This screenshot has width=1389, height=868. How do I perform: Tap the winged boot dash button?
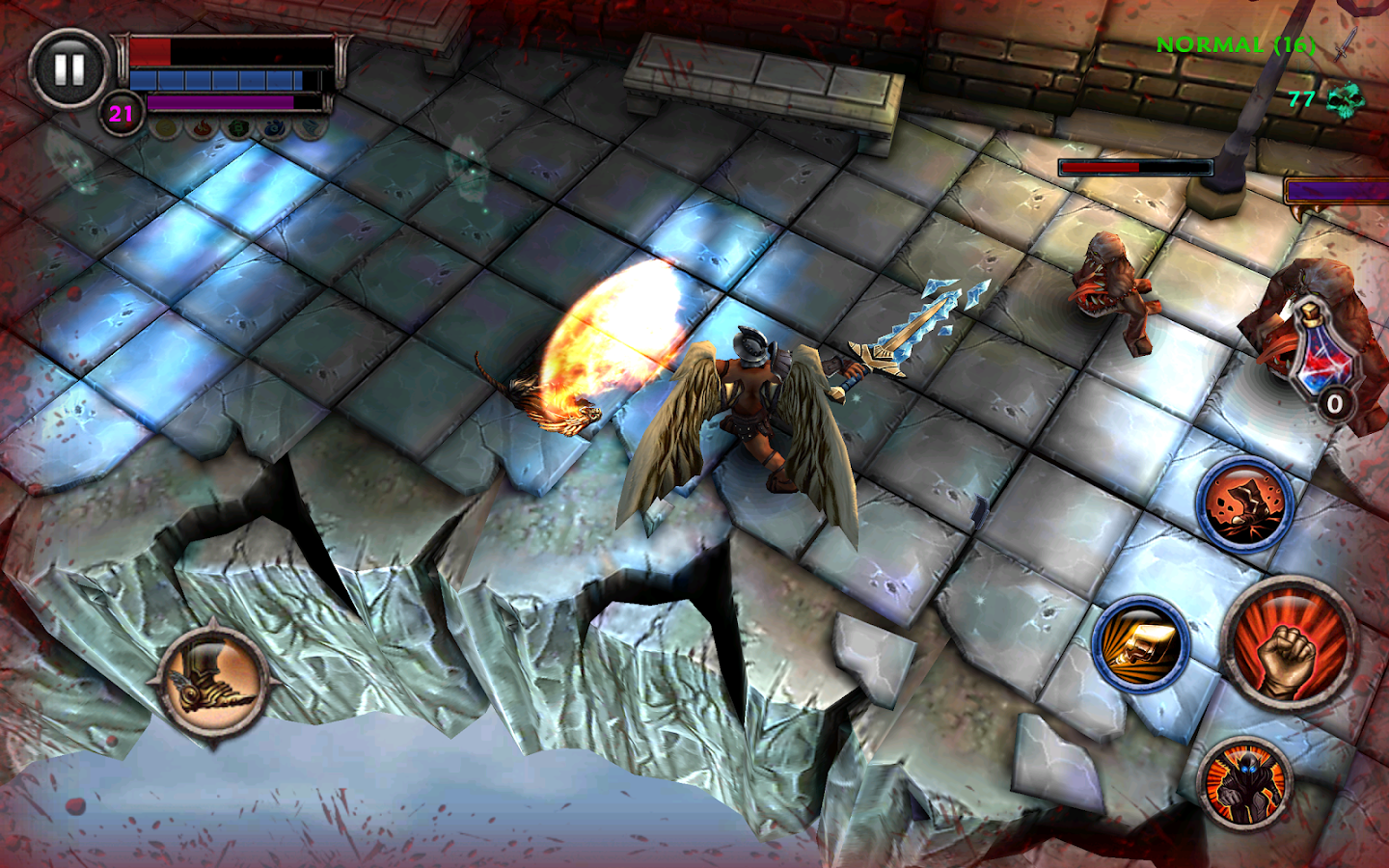(x=212, y=681)
